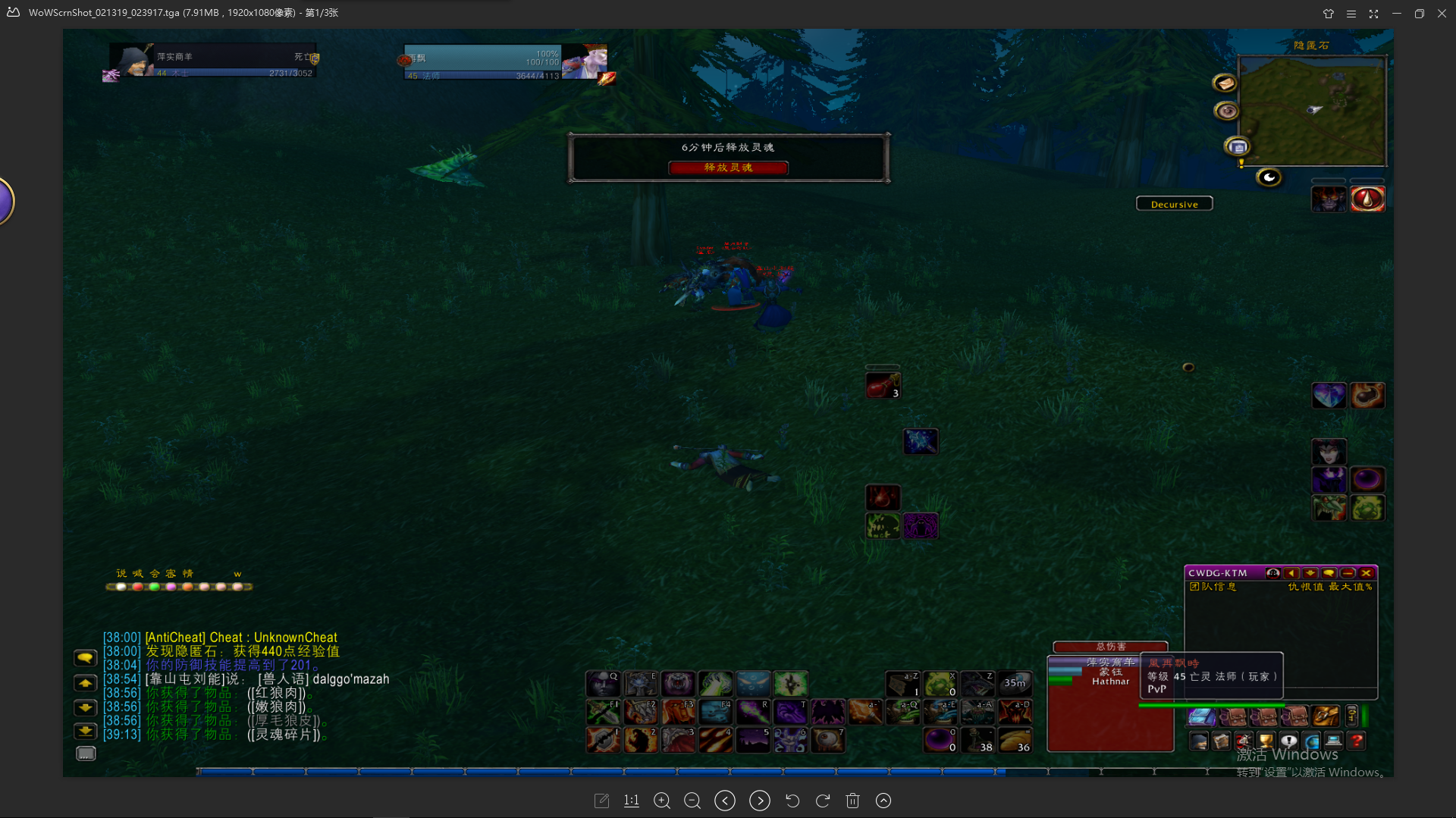Click the yellow left arrow on CWDG-KTM header

(x=1291, y=573)
